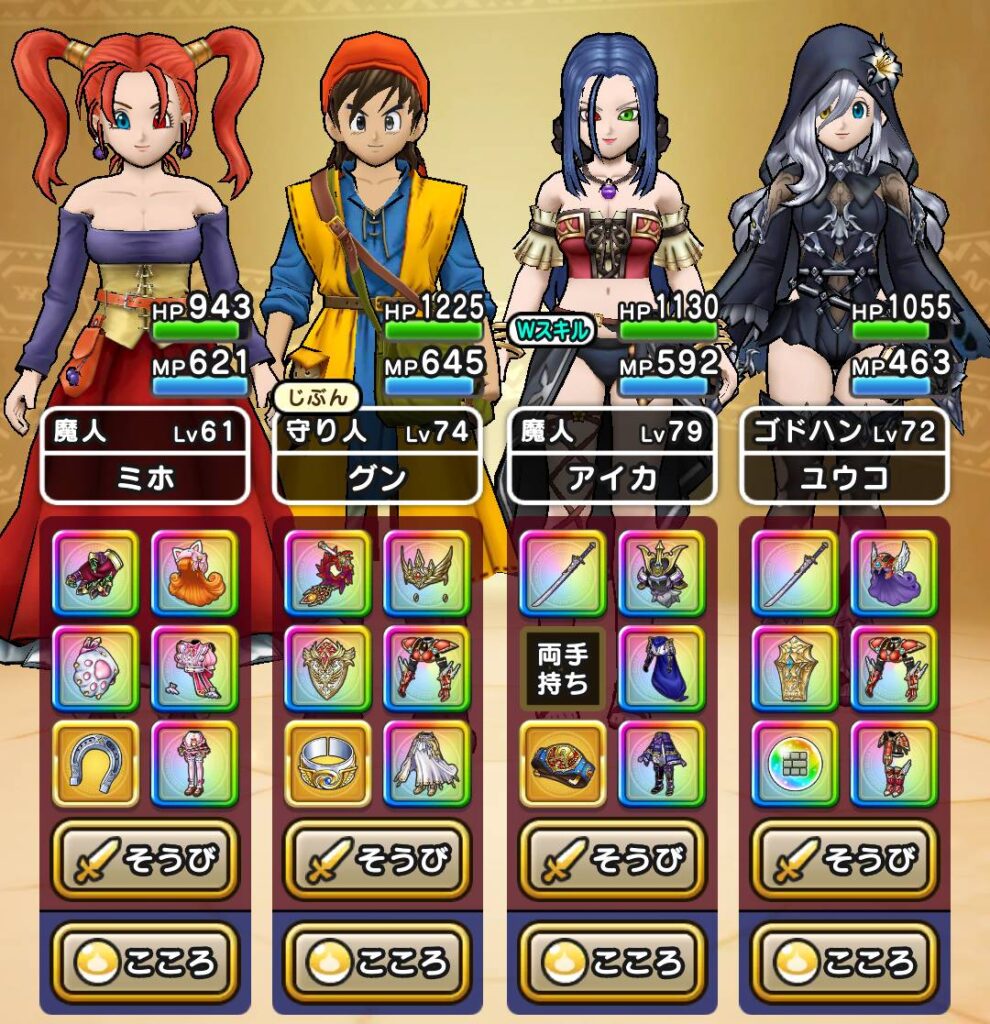This screenshot has width=990, height=1024.
Task: Select ユウコ's golden shield slot
Action: pos(794,668)
